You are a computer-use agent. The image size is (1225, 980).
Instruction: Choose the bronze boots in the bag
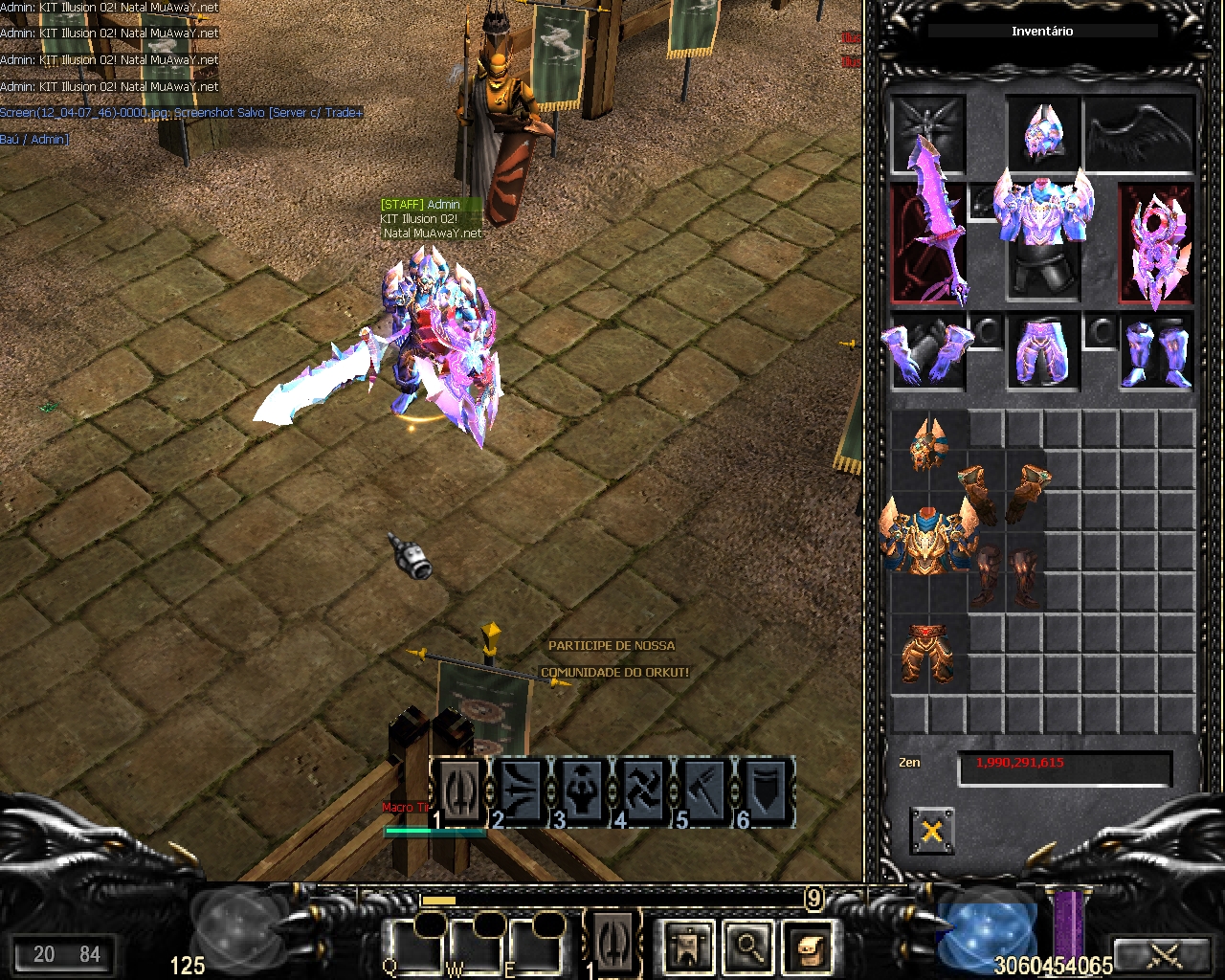pyautogui.click(x=1005, y=577)
